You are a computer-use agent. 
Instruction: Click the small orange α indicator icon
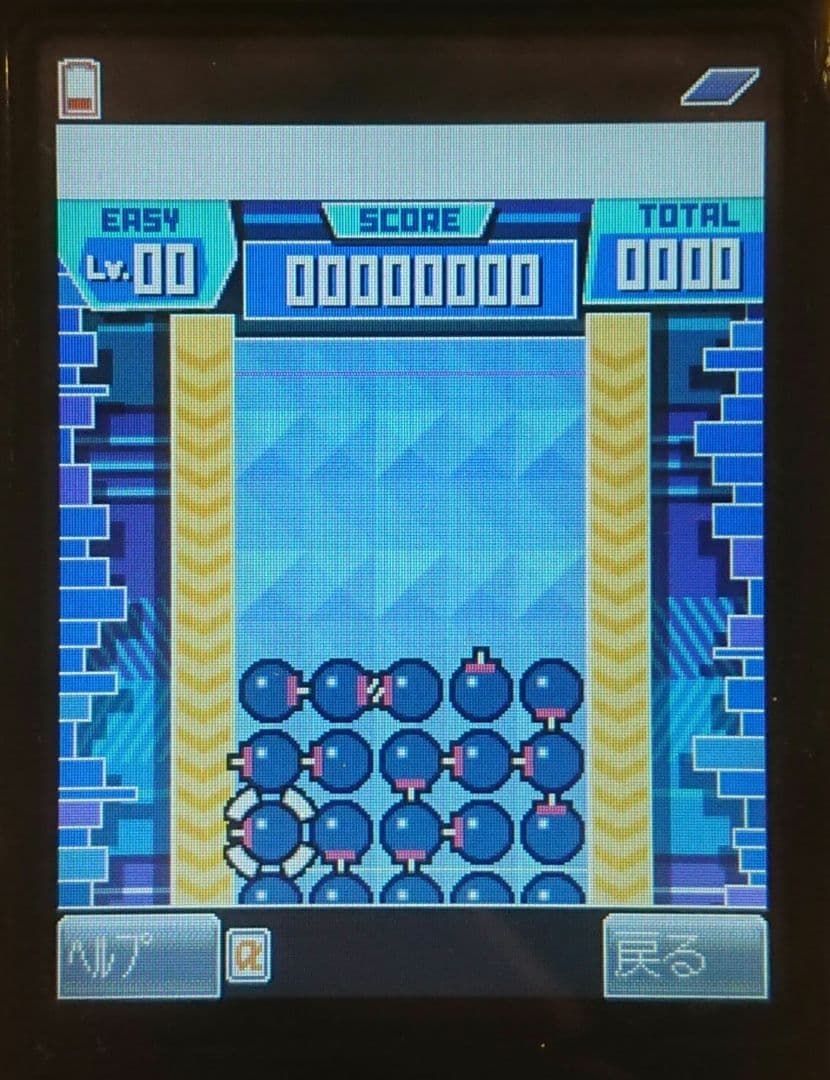[246, 957]
